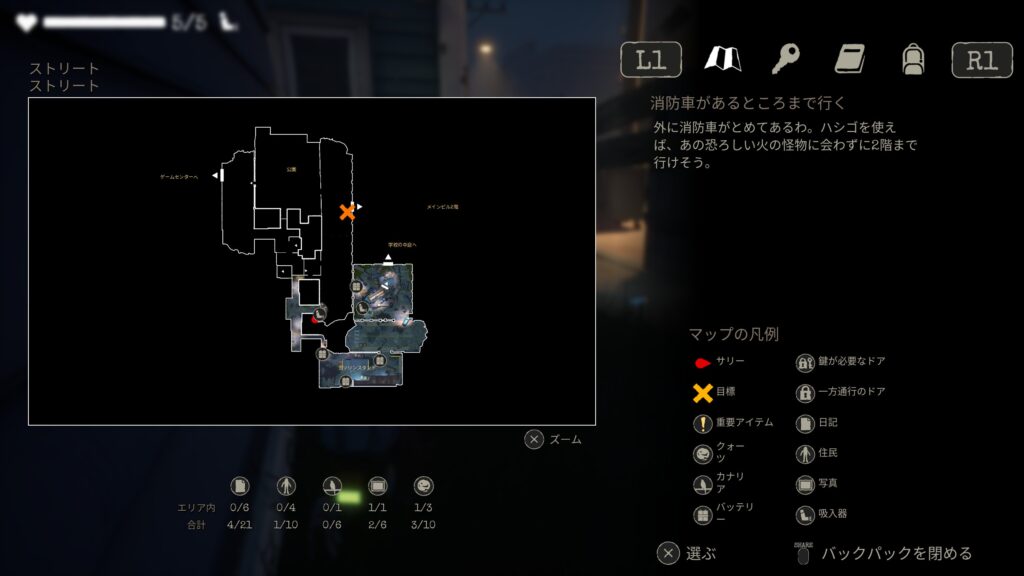Switch to the key items tab
Viewport: 1024px width, 576px height.
pyautogui.click(x=786, y=60)
